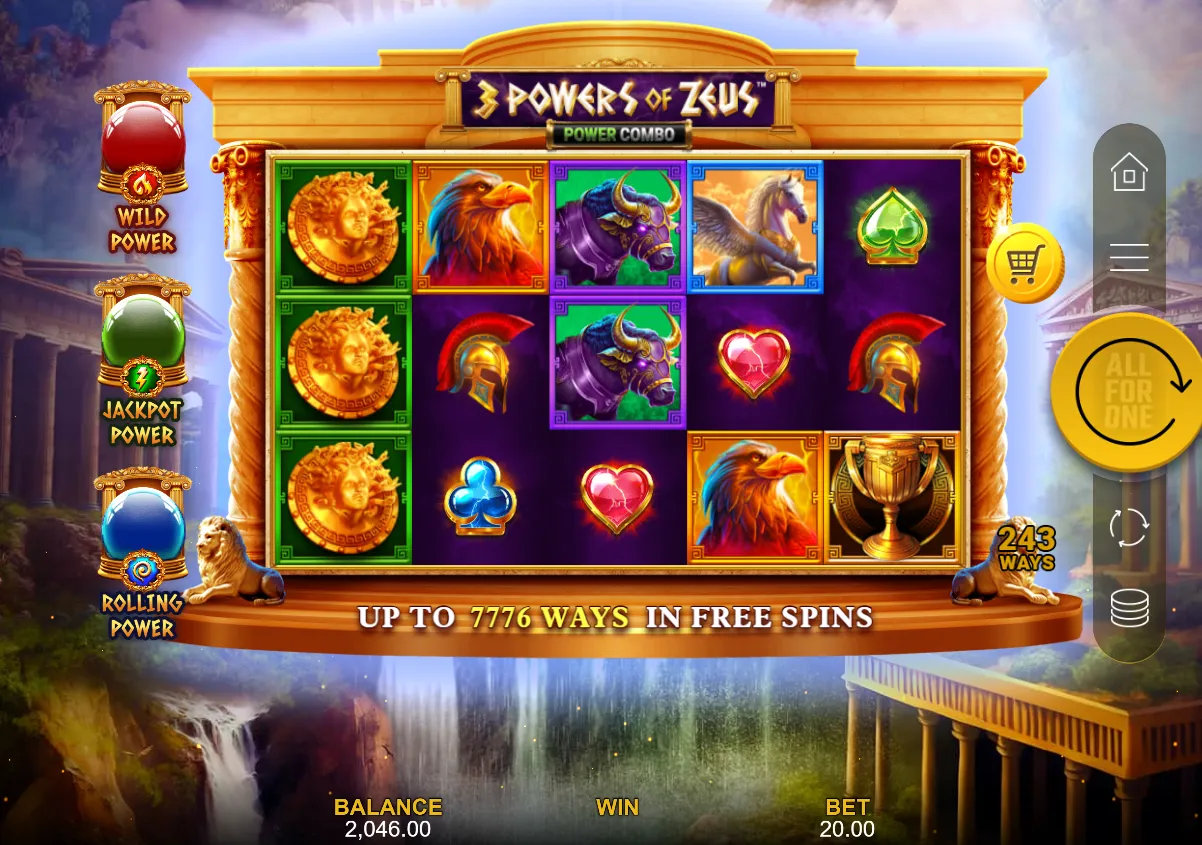Spin the reels with the gold button

pyautogui.click(x=1128, y=391)
